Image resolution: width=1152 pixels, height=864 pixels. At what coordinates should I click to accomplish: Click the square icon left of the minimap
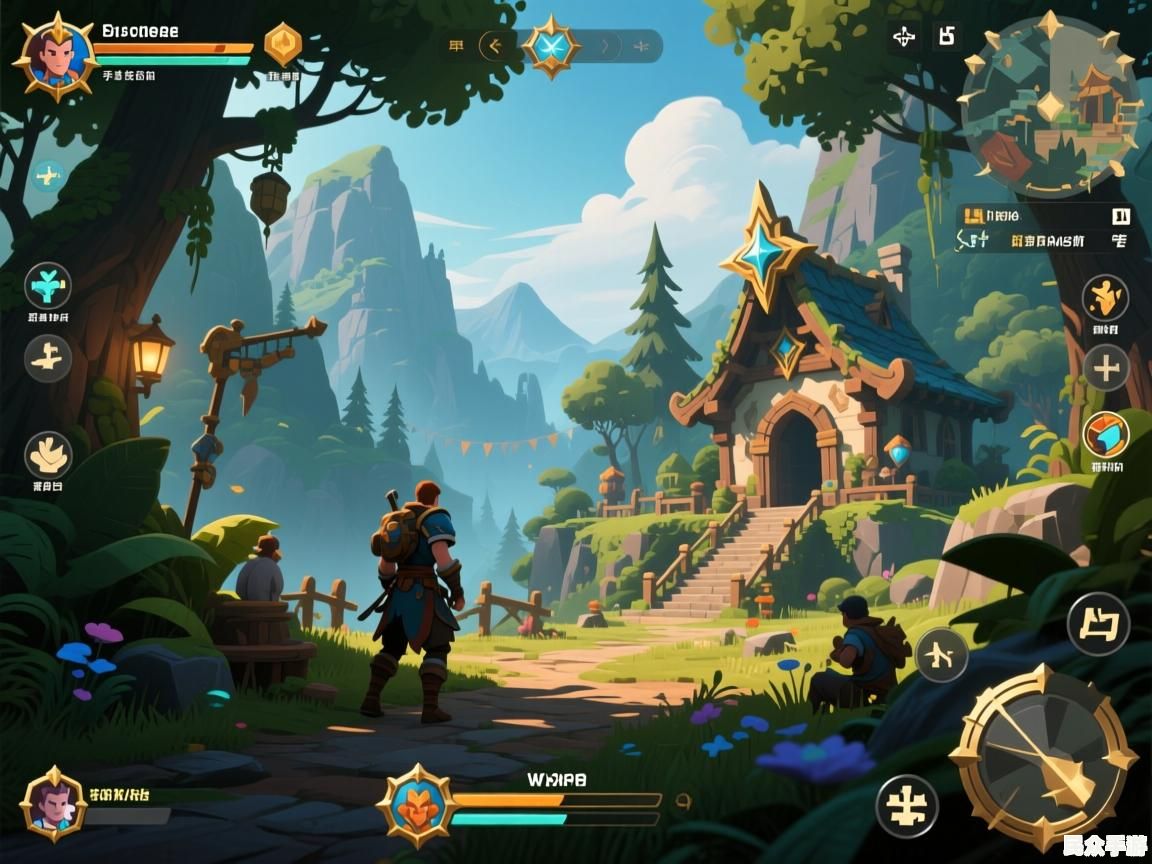(x=946, y=37)
